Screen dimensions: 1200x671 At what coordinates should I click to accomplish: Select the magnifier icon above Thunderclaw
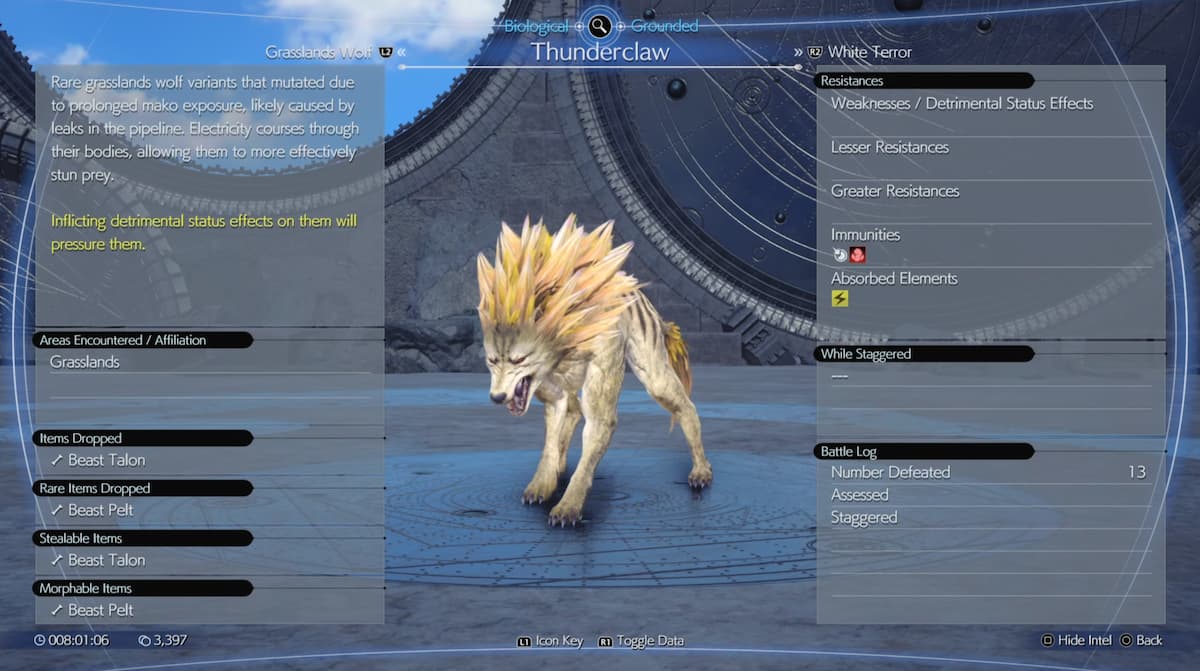point(600,27)
